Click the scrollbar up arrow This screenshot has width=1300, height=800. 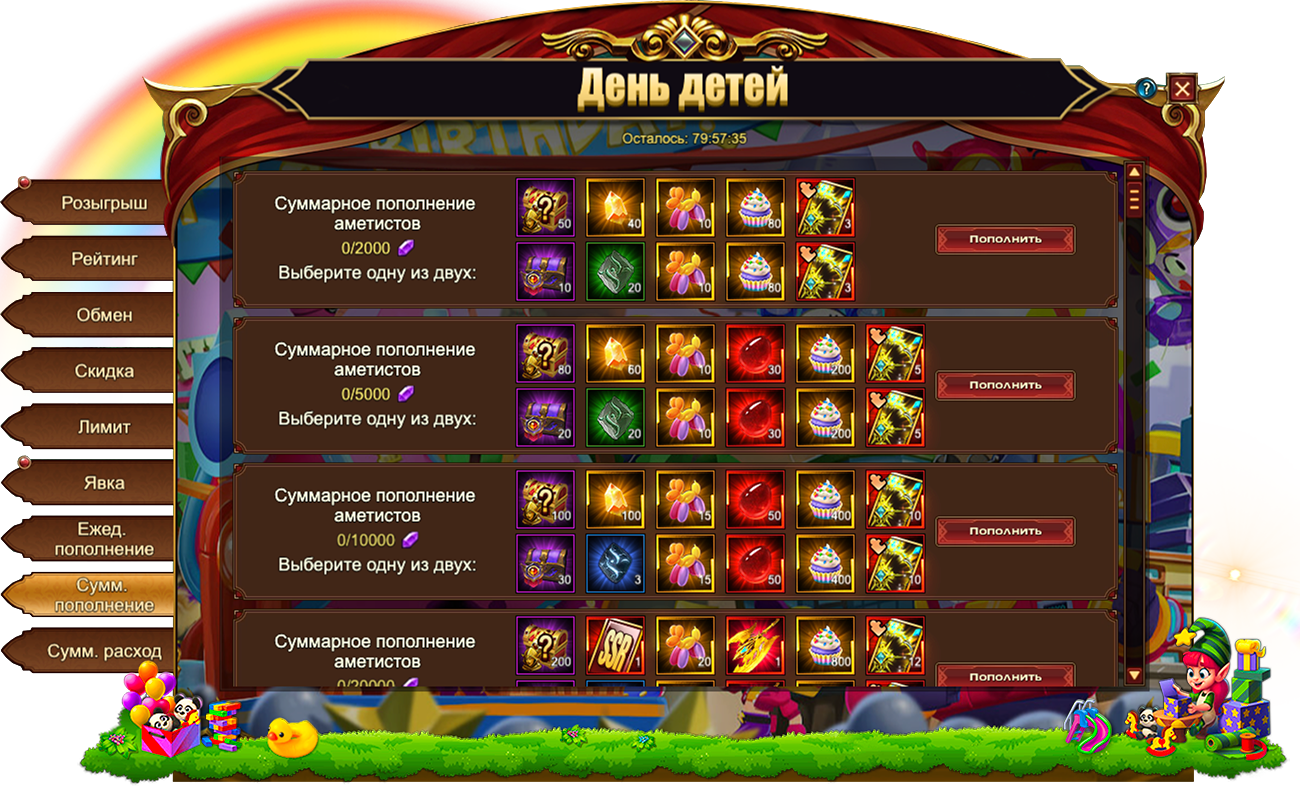click(x=1134, y=172)
